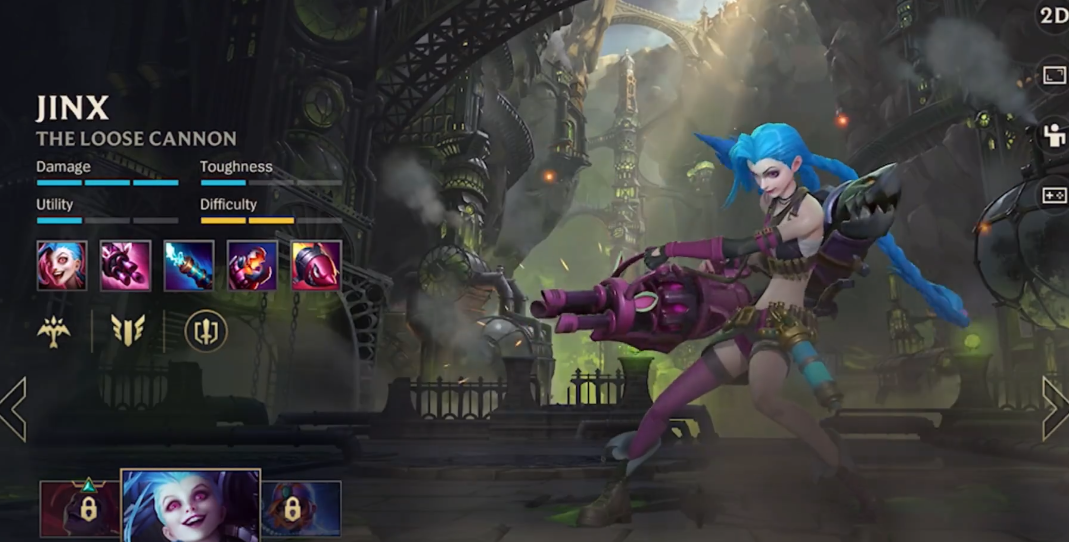Viewport: 1069px width, 542px height.
Task: Click the waving figure pose button
Action: click(x=1053, y=136)
